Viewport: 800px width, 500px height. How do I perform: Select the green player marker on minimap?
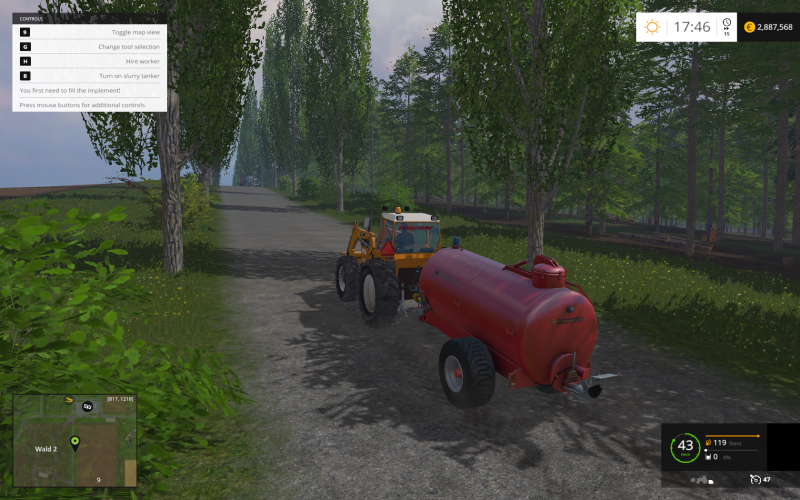point(74,442)
